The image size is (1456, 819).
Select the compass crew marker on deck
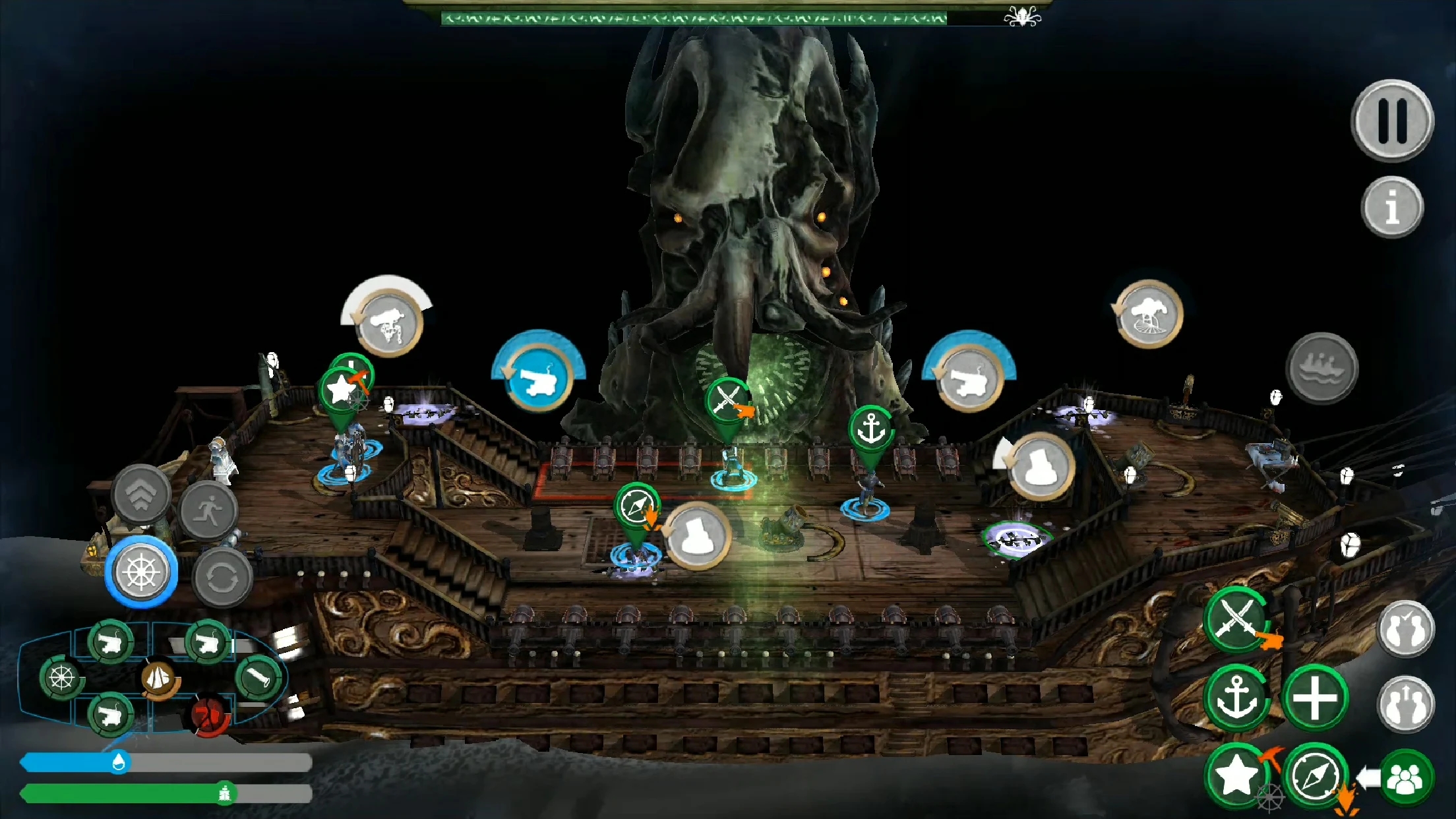point(636,506)
